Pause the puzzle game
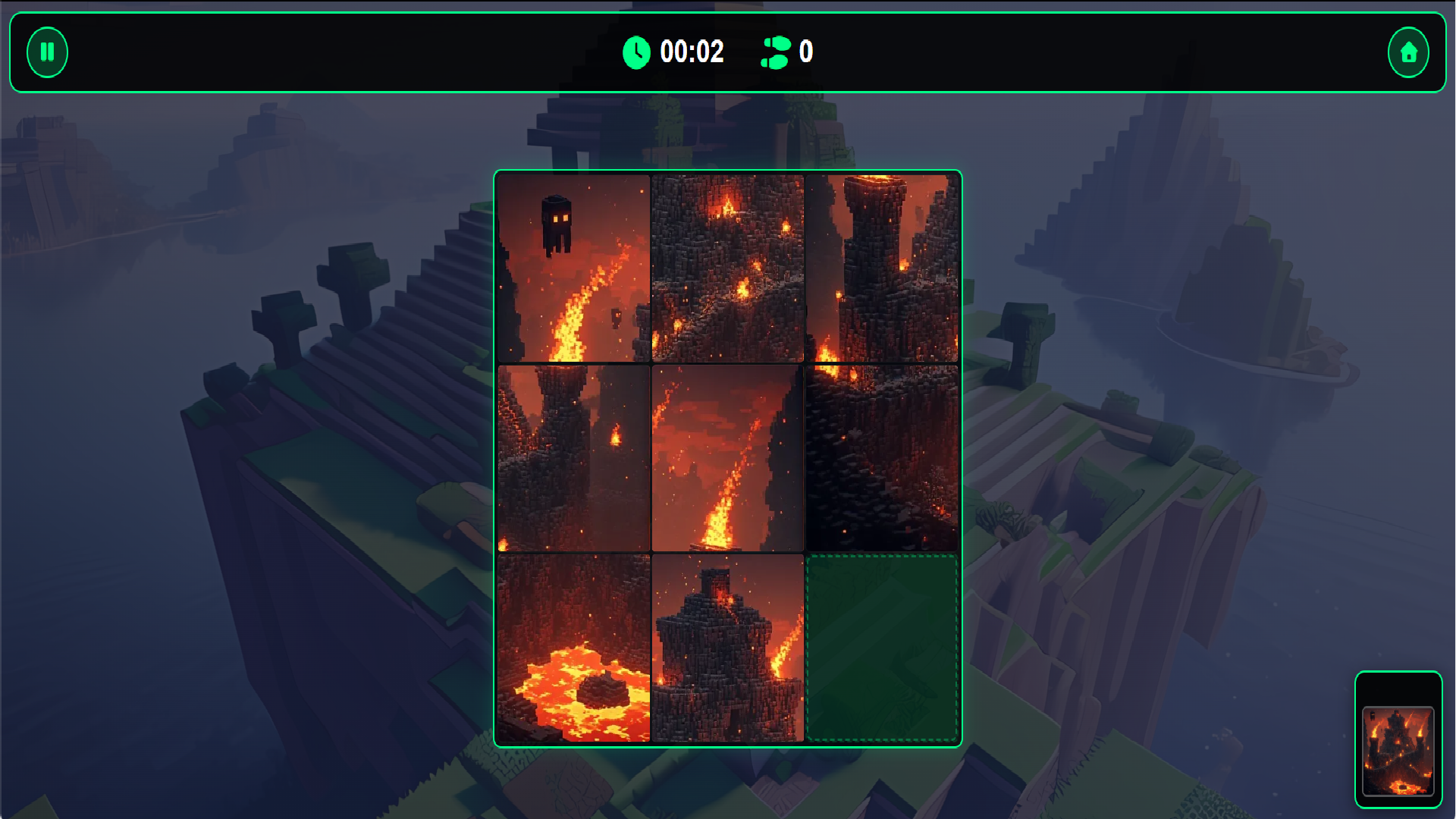Viewport: 1456px width, 819px height. [x=48, y=52]
